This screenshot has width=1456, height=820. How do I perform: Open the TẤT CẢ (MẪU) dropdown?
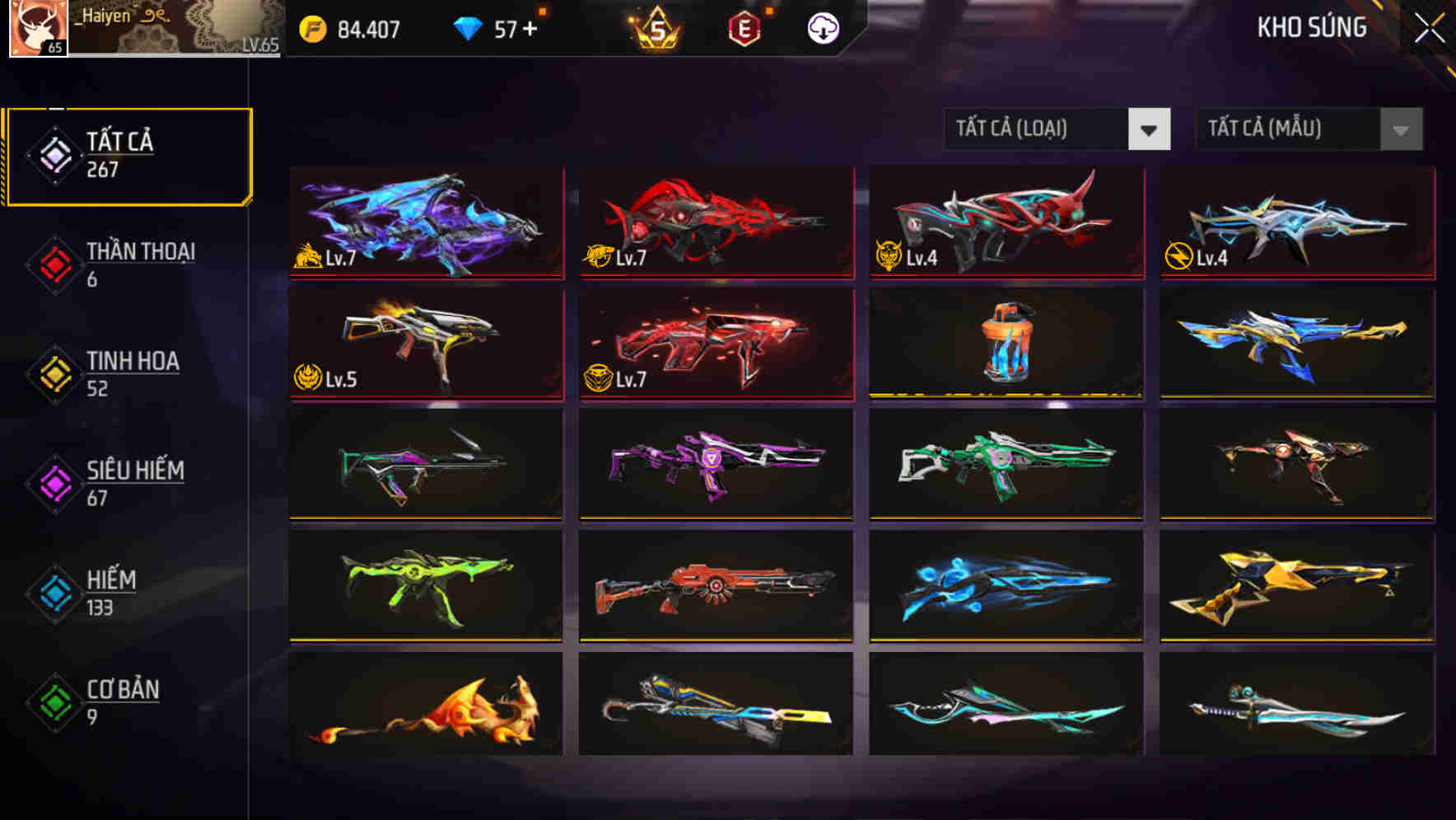(1308, 129)
